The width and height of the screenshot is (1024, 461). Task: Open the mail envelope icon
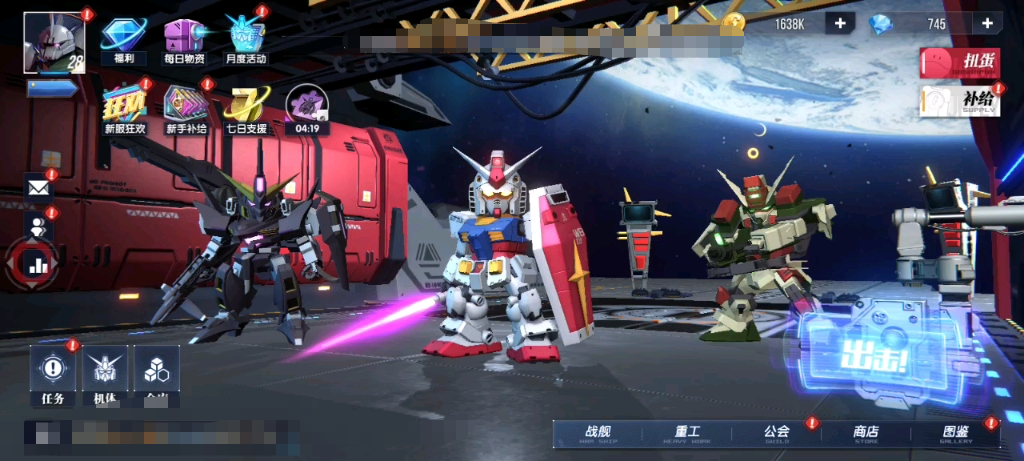(x=39, y=187)
